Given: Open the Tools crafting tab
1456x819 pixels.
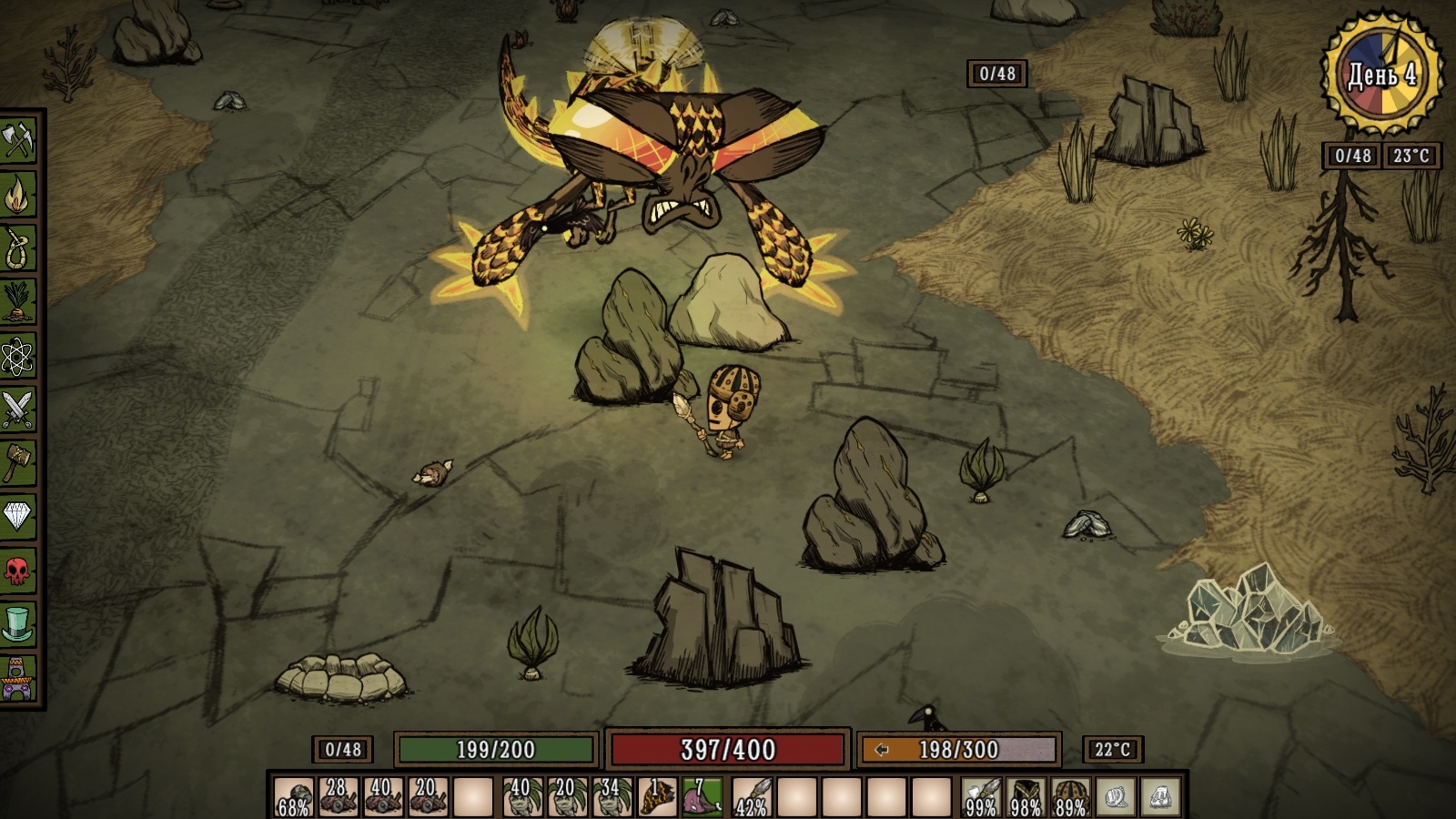Looking at the screenshot, I should tap(18, 141).
